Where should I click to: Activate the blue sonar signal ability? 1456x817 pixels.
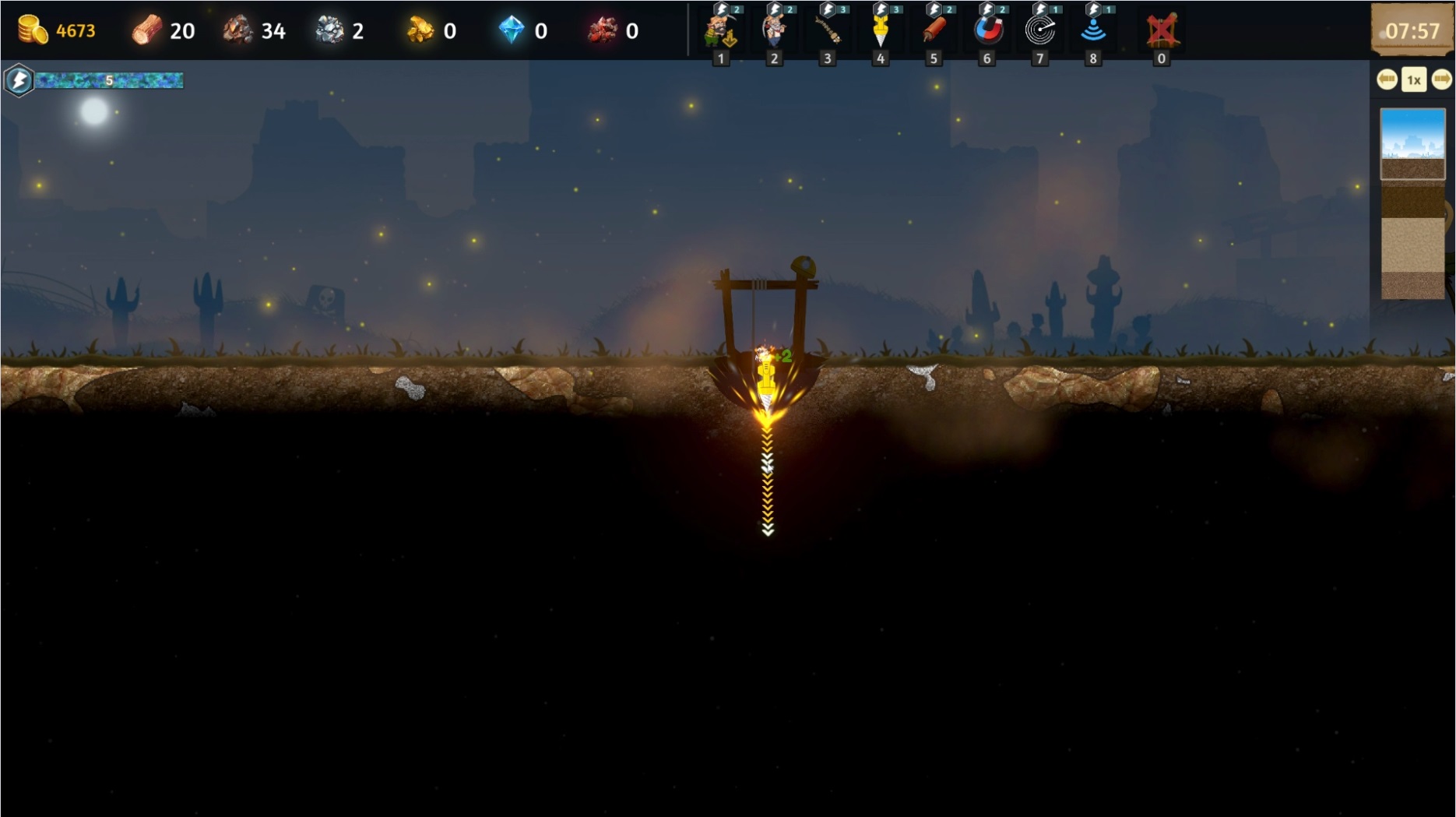1093,31
